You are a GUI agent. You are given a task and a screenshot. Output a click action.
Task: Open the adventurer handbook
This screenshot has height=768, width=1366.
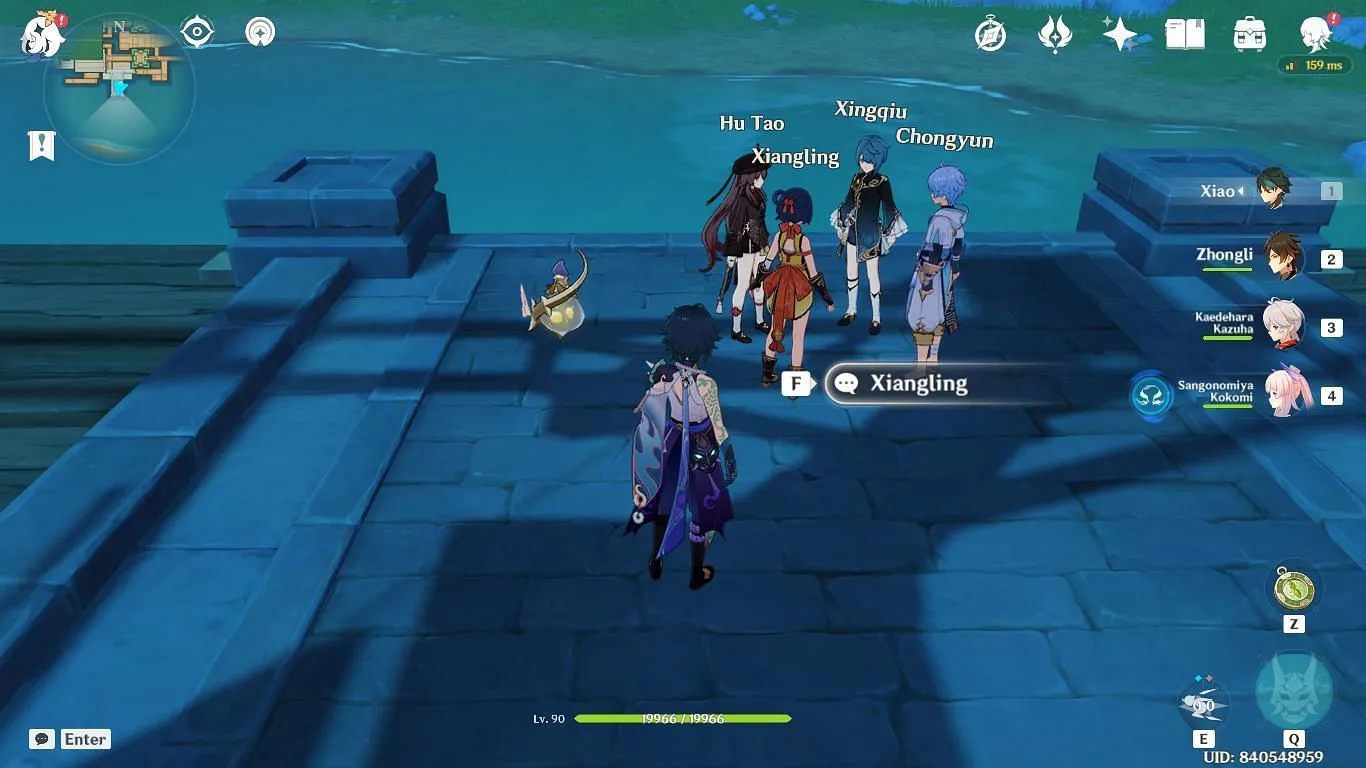coord(1185,35)
